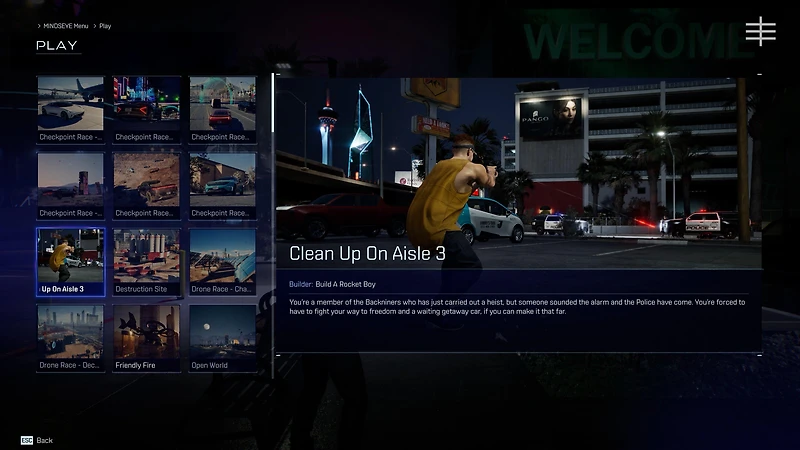800x450 pixels.
Task: Select the Checkpoint Race tile with the airplane
Action: tap(70, 109)
